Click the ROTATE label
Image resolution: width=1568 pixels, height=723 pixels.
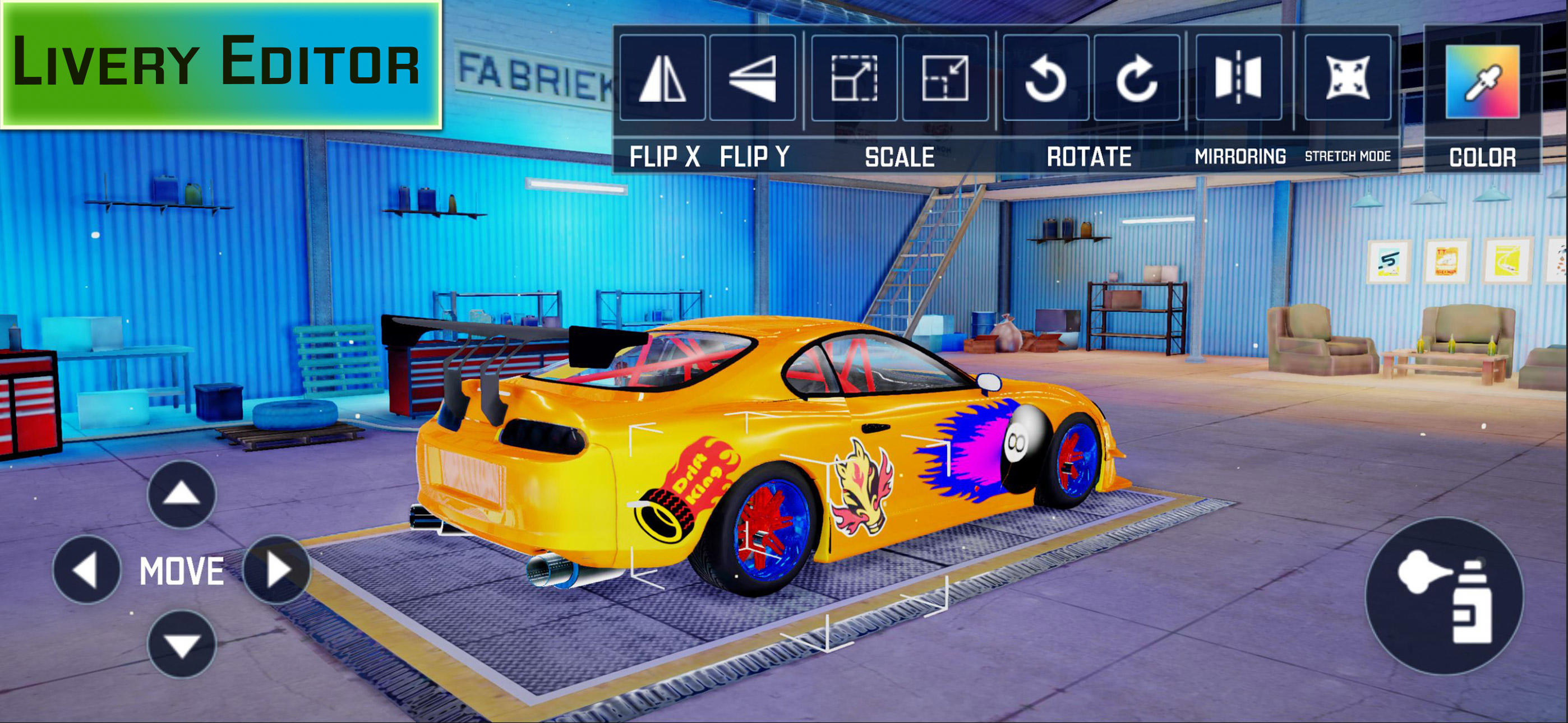point(1090,157)
